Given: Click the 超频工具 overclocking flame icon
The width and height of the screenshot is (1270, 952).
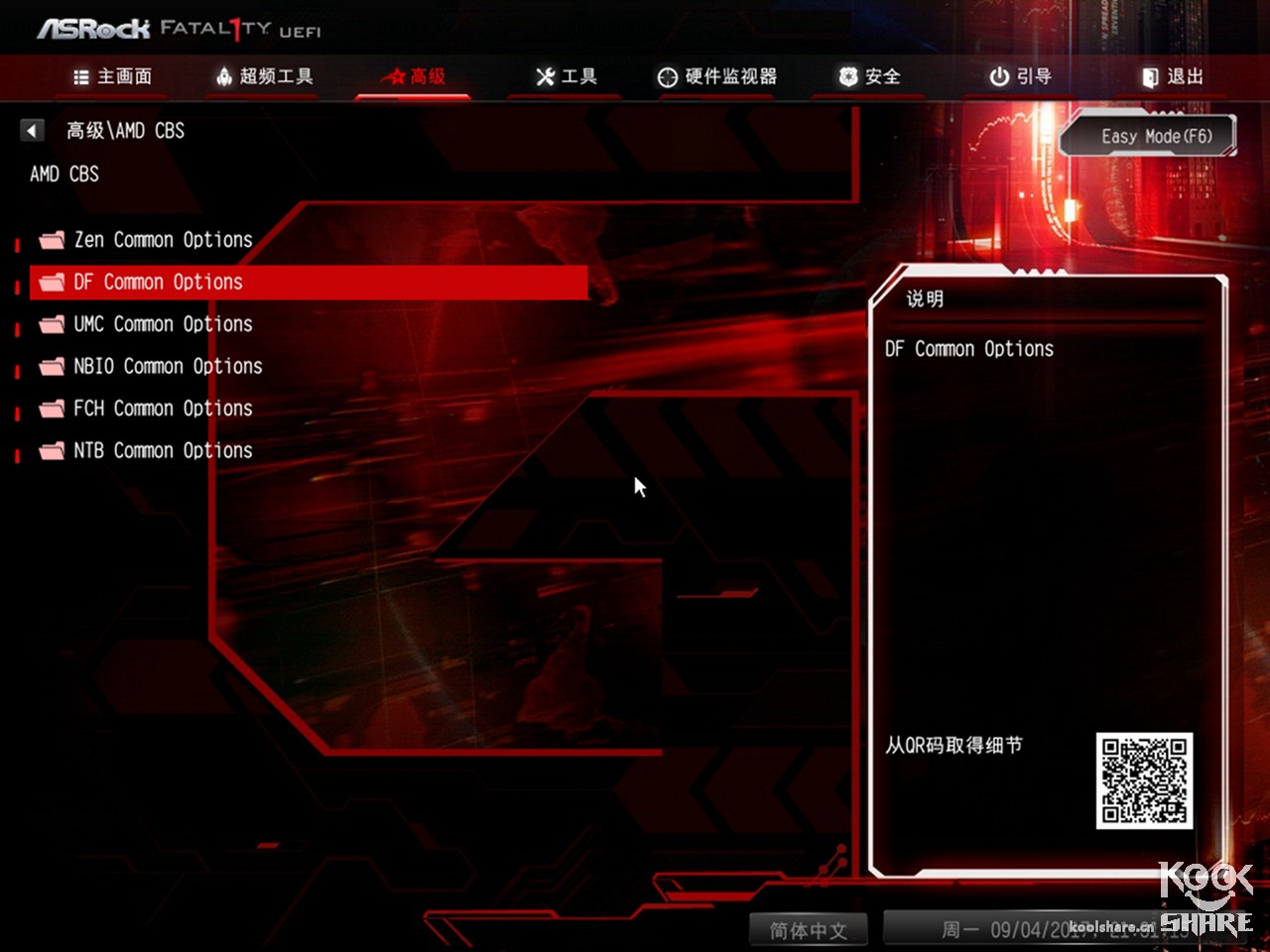Looking at the screenshot, I should (222, 76).
